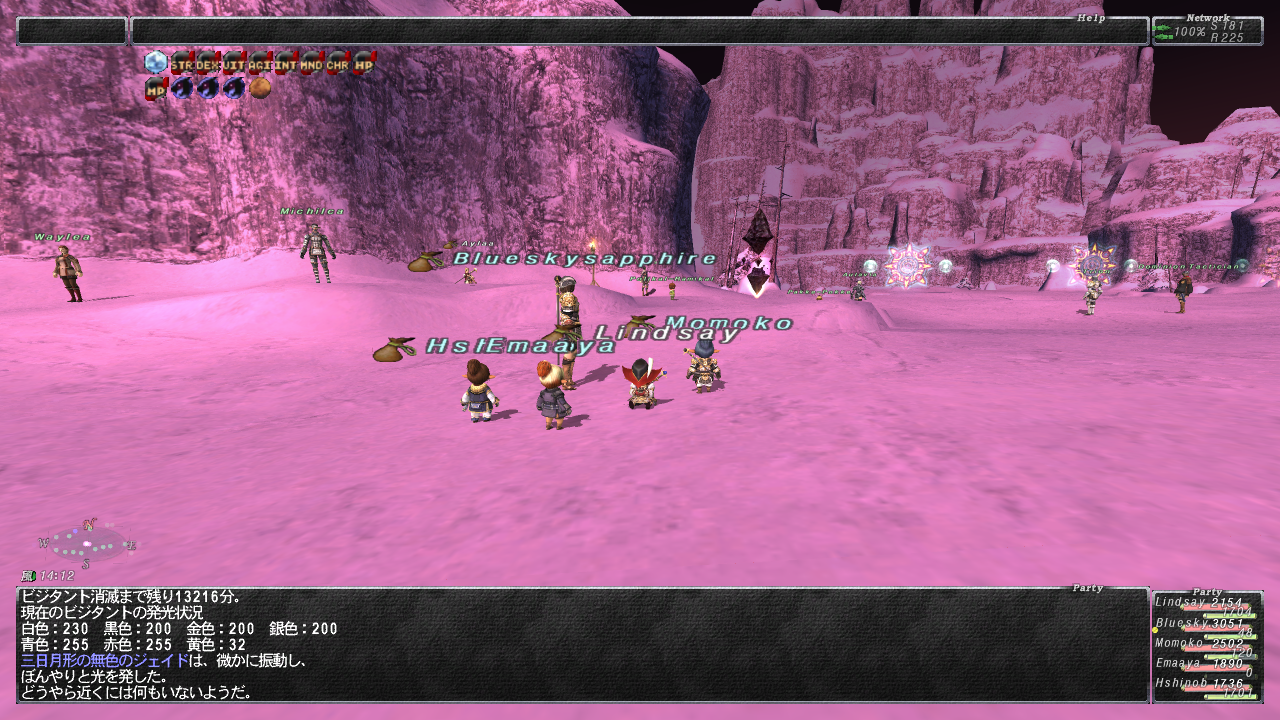View the MND boost status icon
This screenshot has height=720, width=1280.
312,63
